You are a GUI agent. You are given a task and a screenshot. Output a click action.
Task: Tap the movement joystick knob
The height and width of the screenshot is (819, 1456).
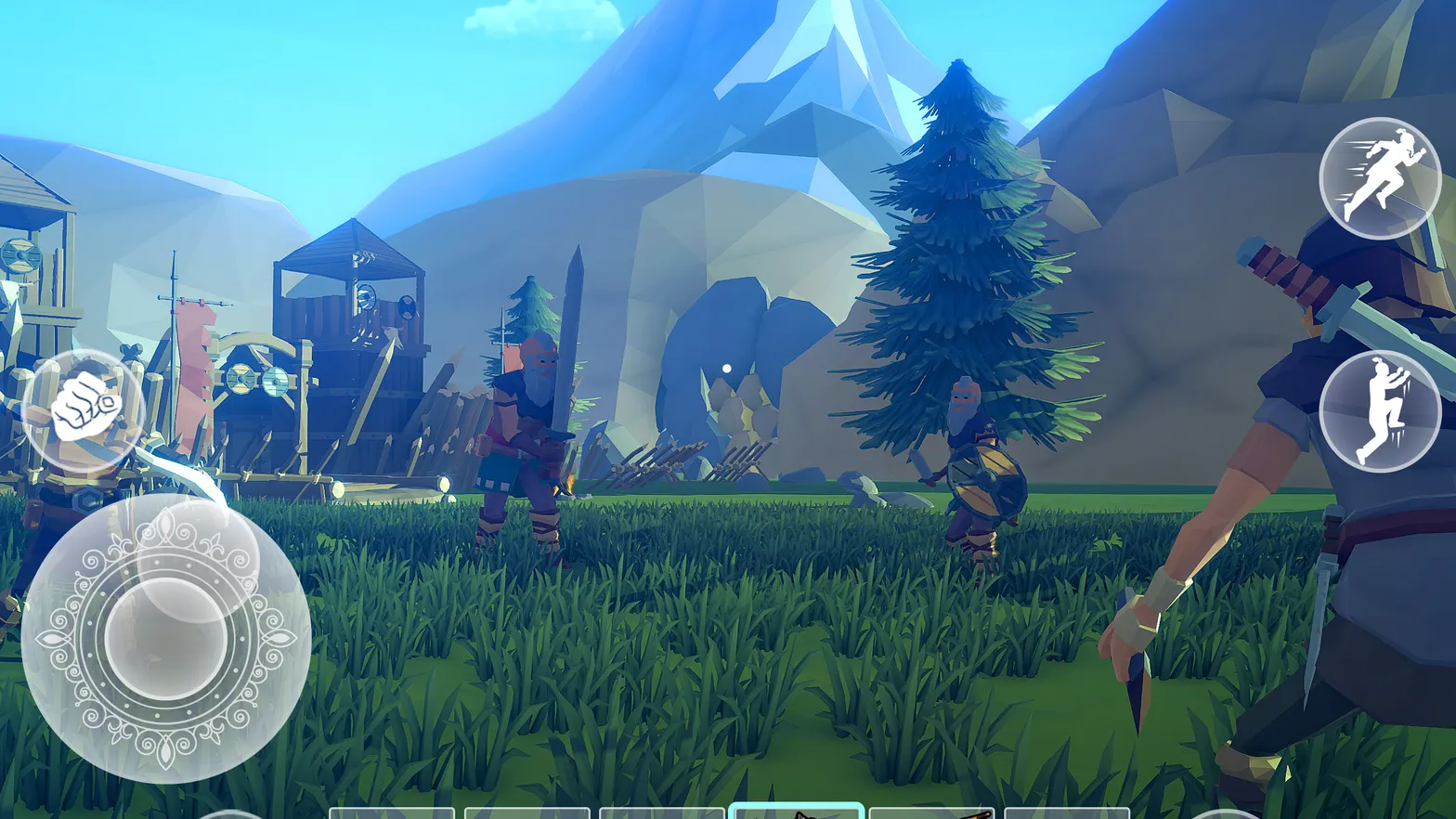(165, 641)
